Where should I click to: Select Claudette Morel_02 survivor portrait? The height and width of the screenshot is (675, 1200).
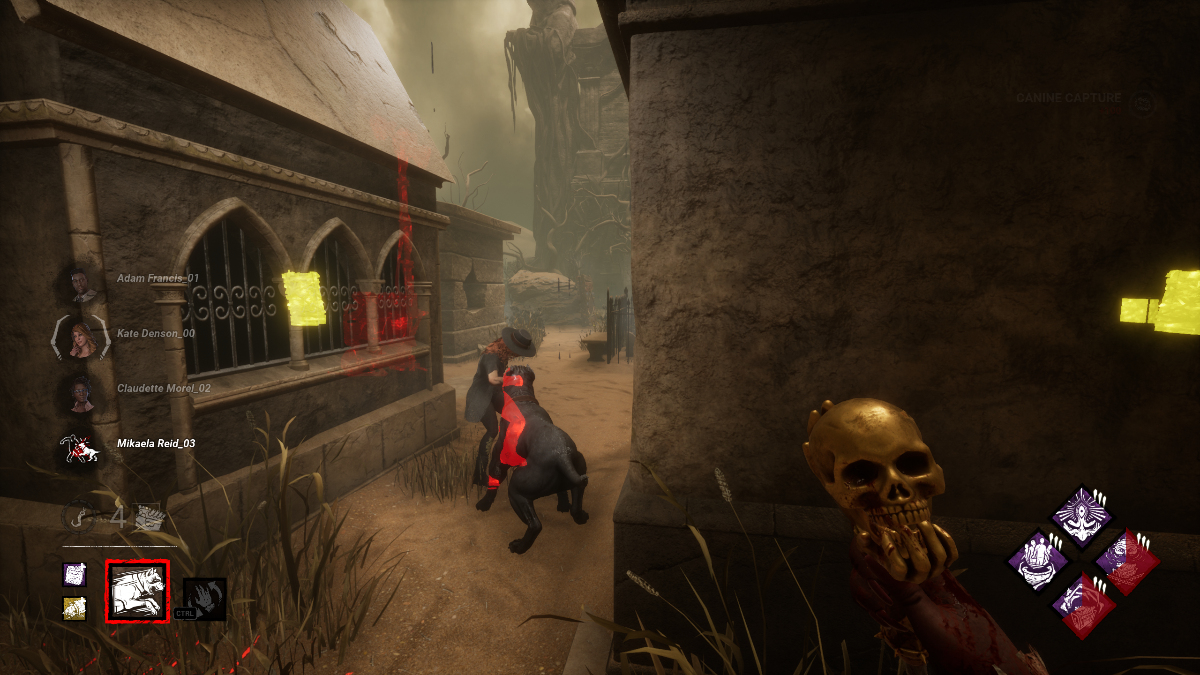[x=80, y=392]
